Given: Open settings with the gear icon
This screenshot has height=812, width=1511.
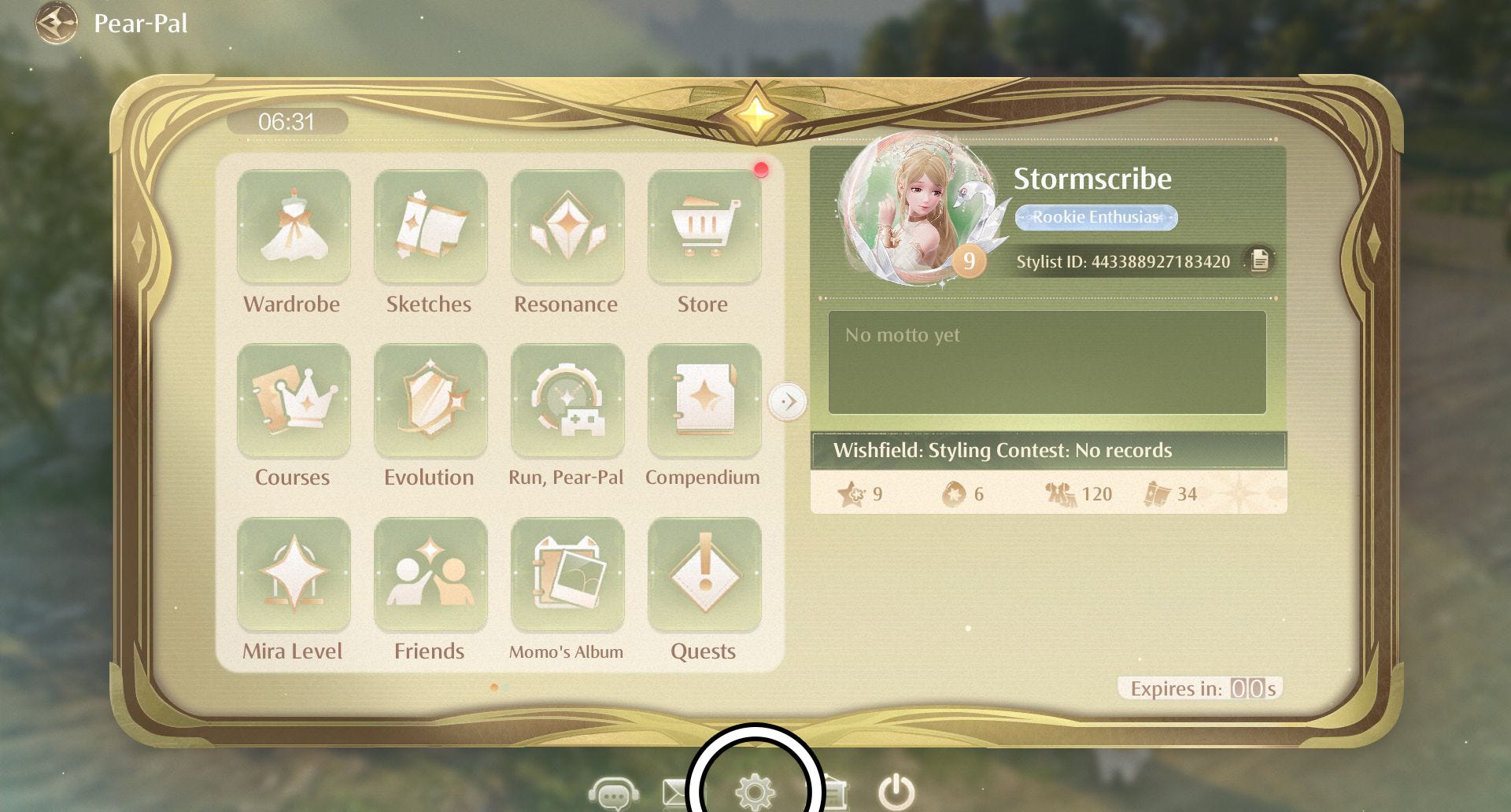Looking at the screenshot, I should click(x=755, y=790).
